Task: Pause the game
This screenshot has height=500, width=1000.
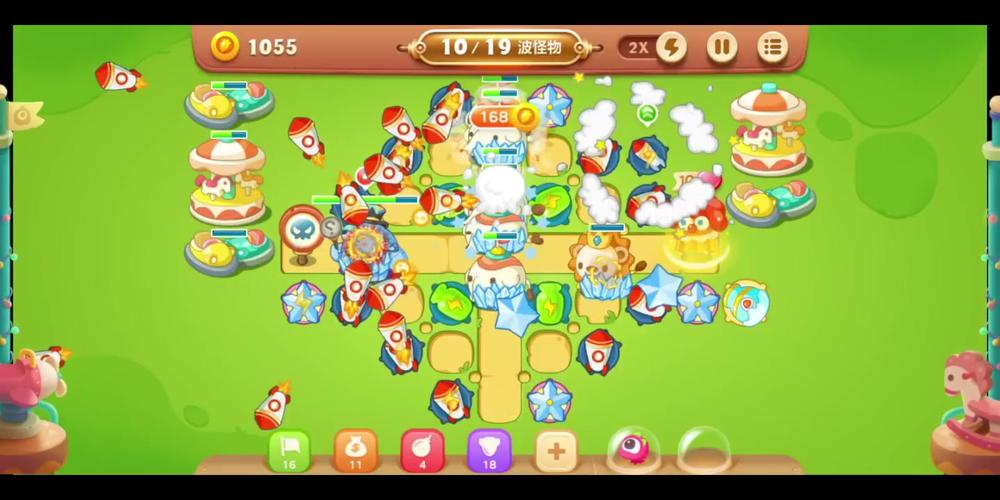Action: click(722, 47)
